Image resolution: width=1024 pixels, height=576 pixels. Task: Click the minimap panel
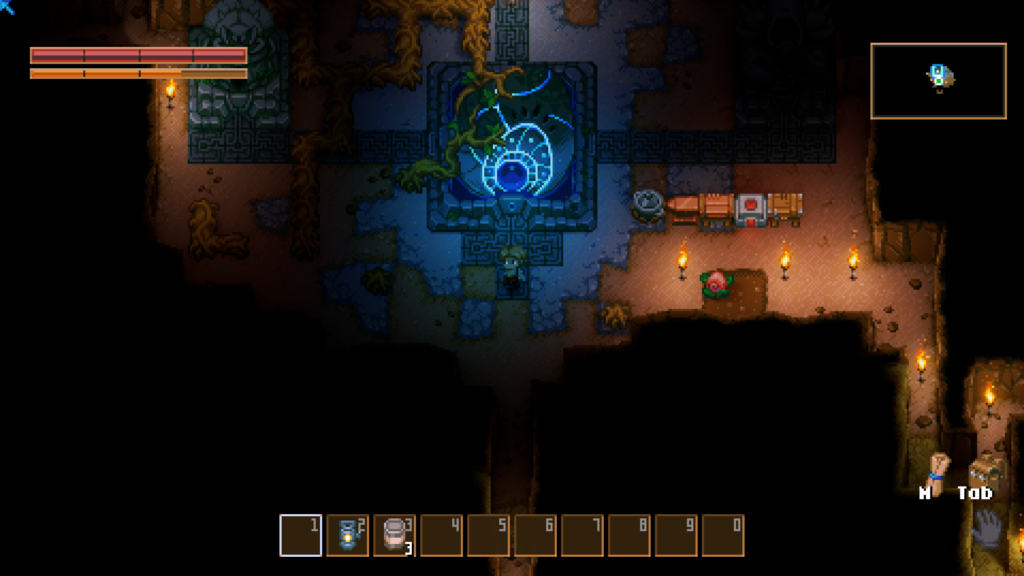[938, 81]
